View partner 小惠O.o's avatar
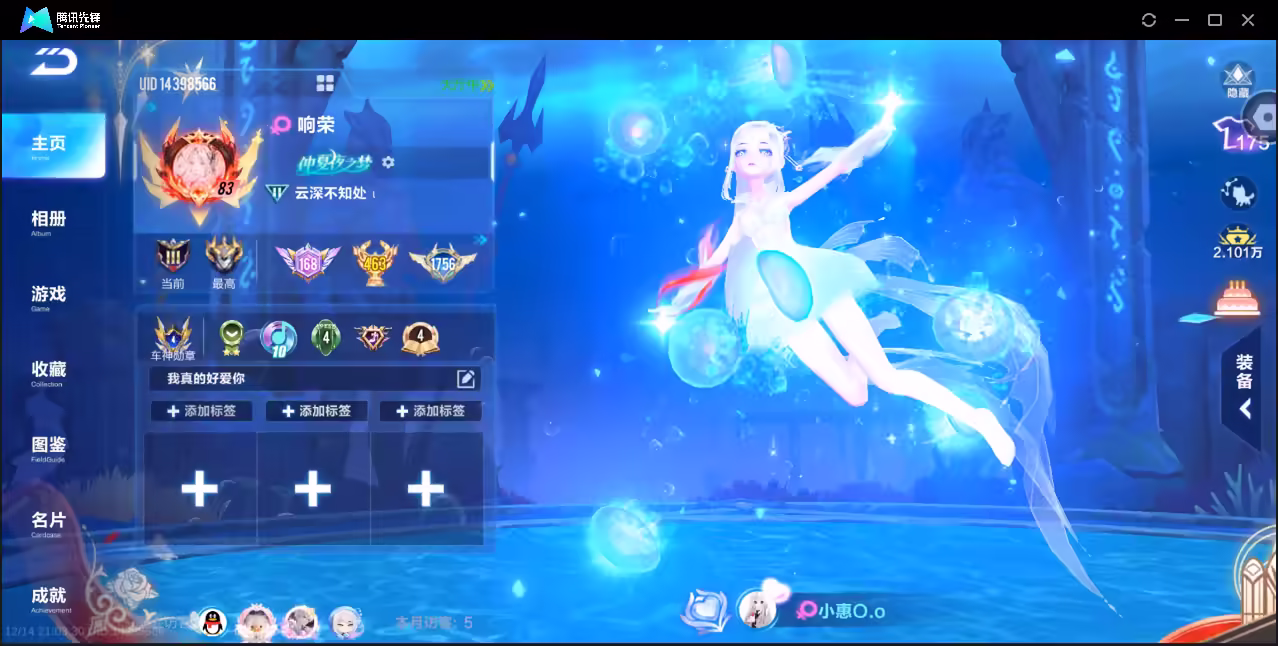 (757, 609)
